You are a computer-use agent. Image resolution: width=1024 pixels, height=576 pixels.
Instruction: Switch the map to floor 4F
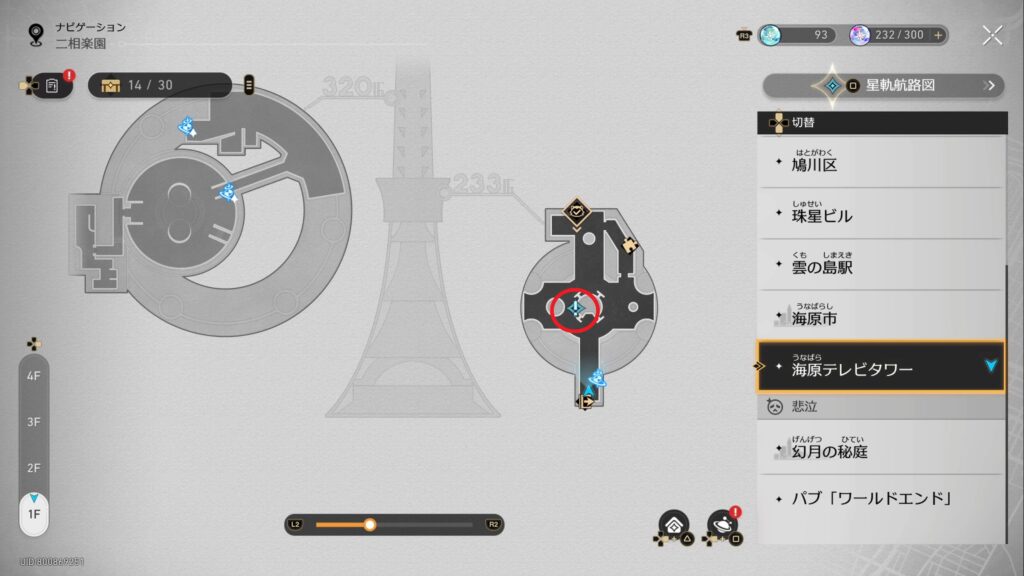[x=33, y=376]
